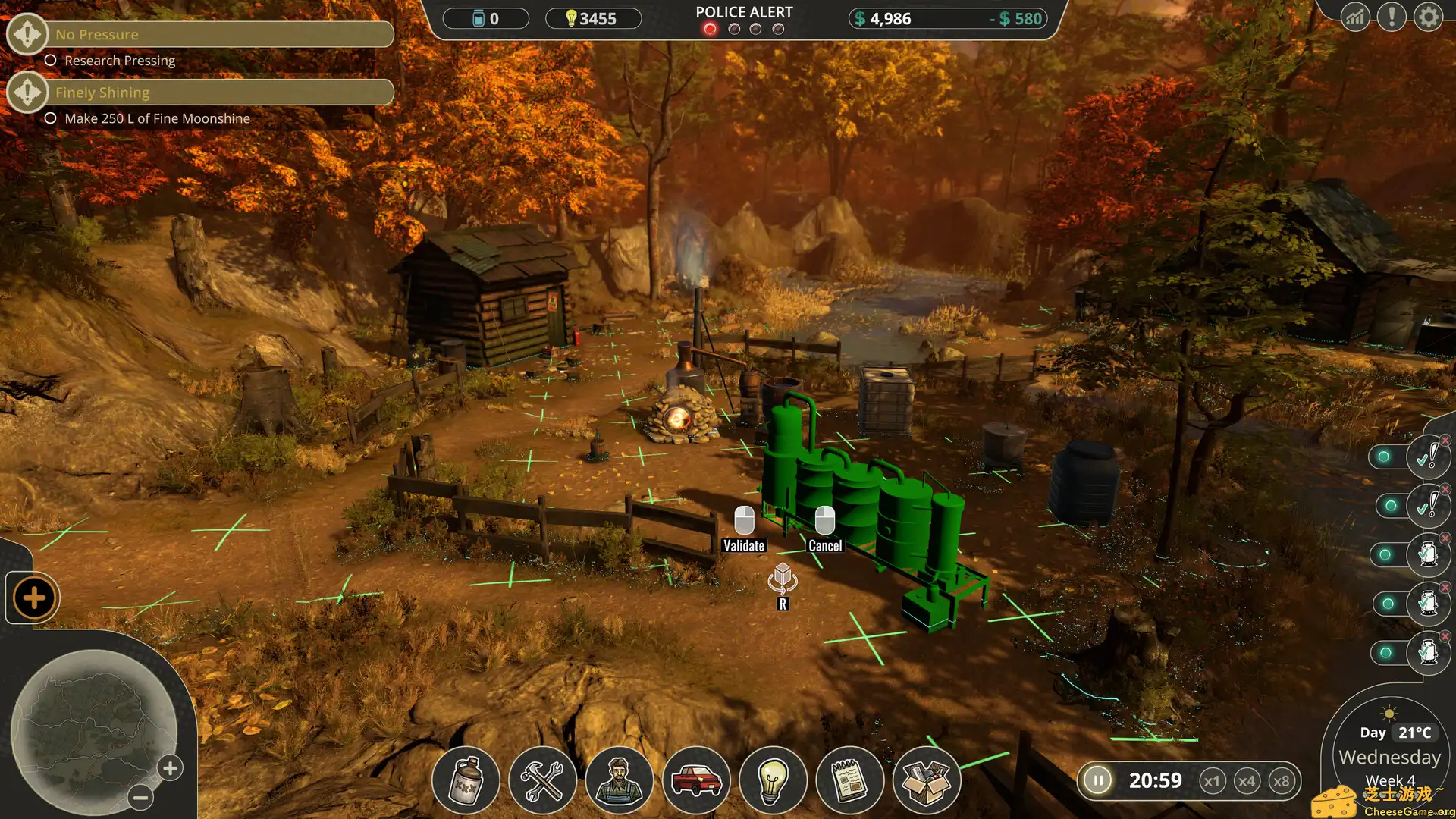
Task: Open the hammer and wrench build menu
Action: click(x=542, y=780)
